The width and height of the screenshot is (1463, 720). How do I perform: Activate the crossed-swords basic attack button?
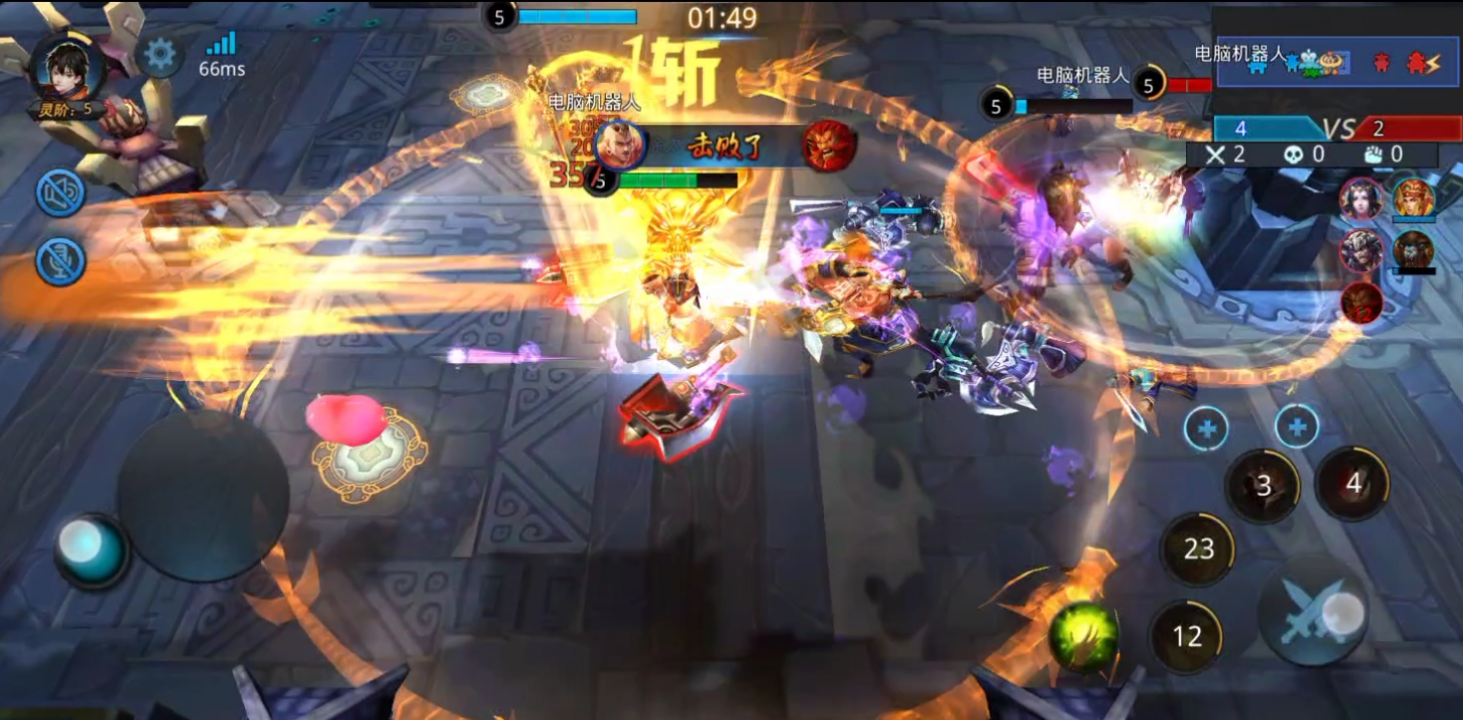[x=1313, y=611]
